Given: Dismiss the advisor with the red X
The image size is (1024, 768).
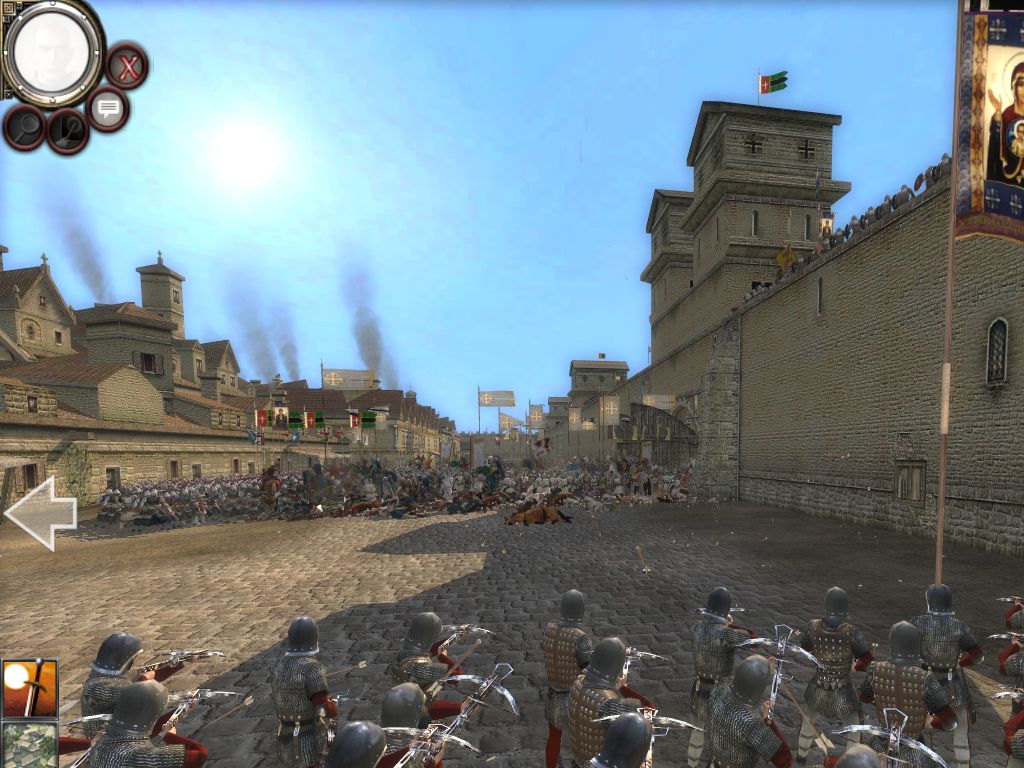Looking at the screenshot, I should 127,67.
